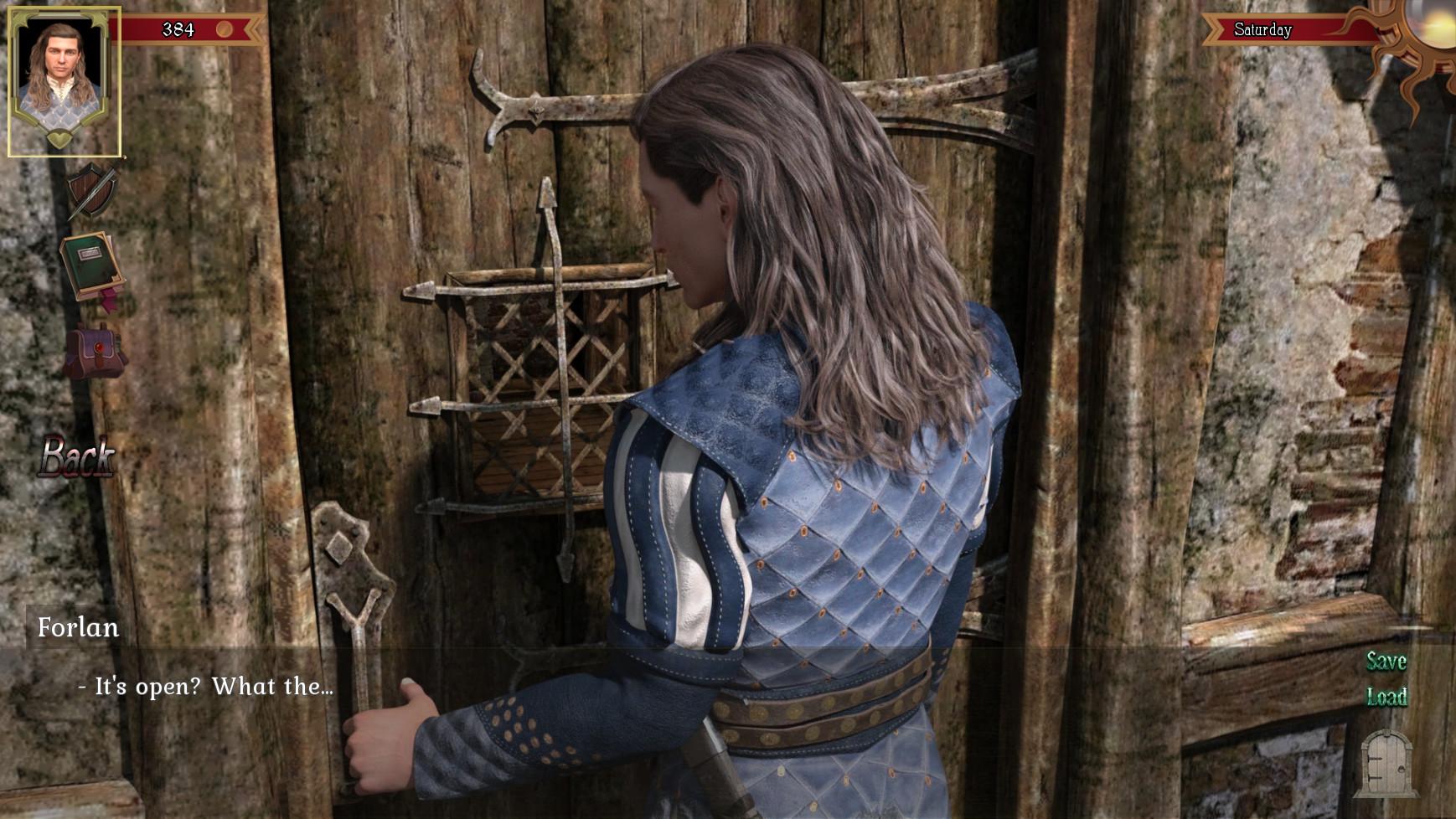This screenshot has height=819, width=1456.
Task: Open the shield and sword equipment icon
Action: 91,192
